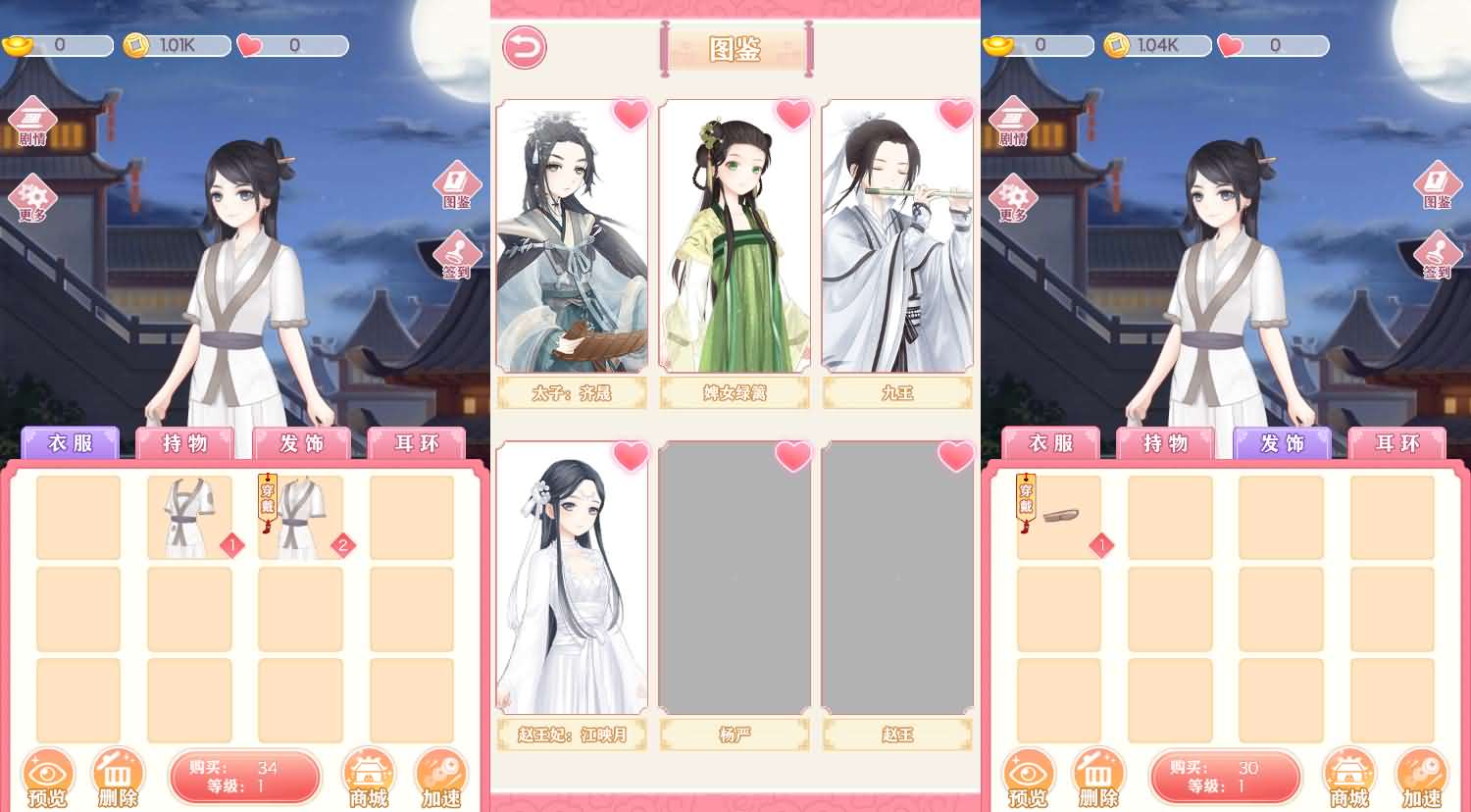Open the 图鉴 collection icon
1471x812 pixels.
pos(455,186)
